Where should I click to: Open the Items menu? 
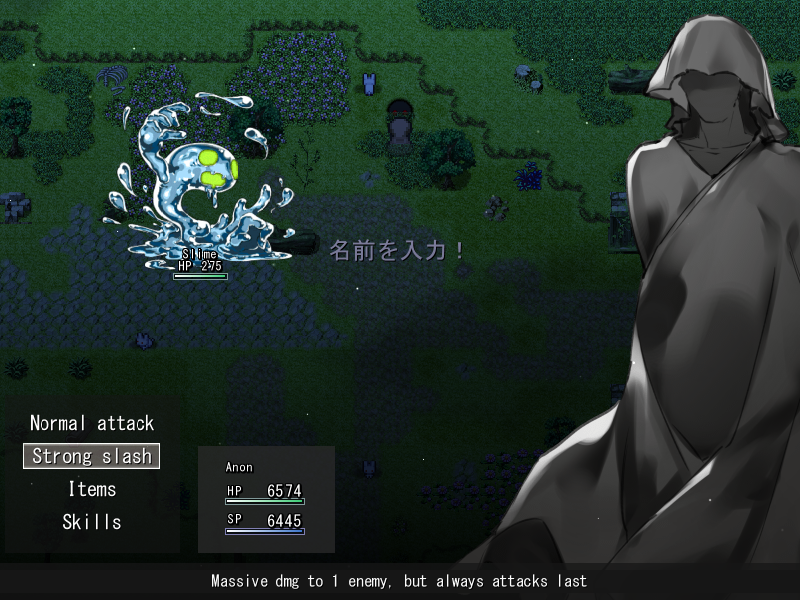tap(91, 489)
